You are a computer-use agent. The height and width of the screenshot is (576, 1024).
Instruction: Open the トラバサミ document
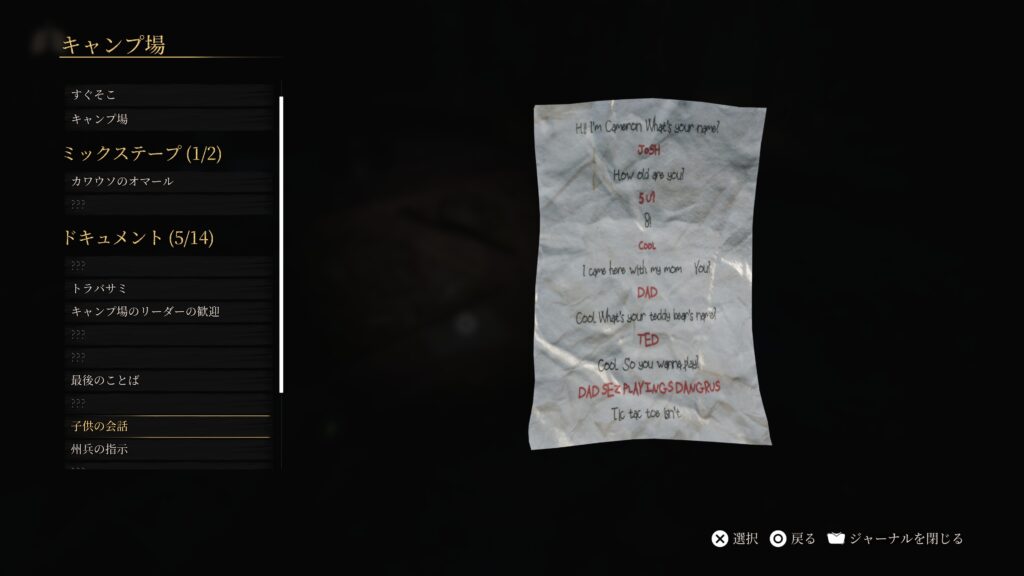(x=165, y=288)
